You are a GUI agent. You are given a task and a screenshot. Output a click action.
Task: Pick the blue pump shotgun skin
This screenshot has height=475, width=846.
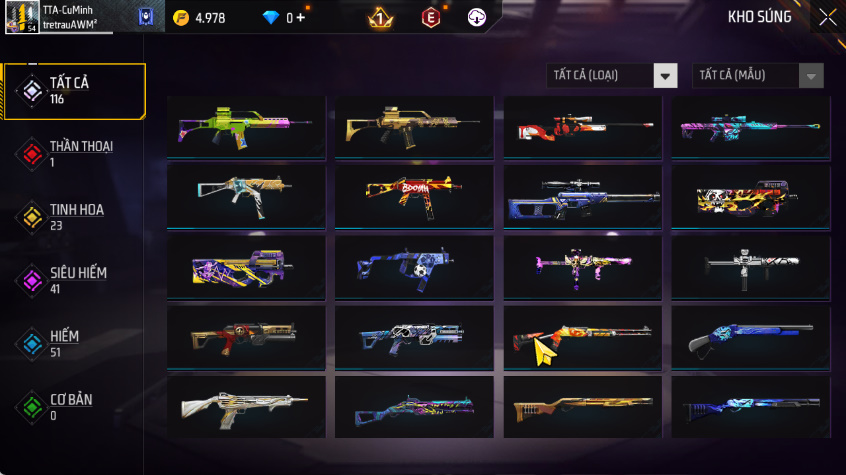coord(750,338)
